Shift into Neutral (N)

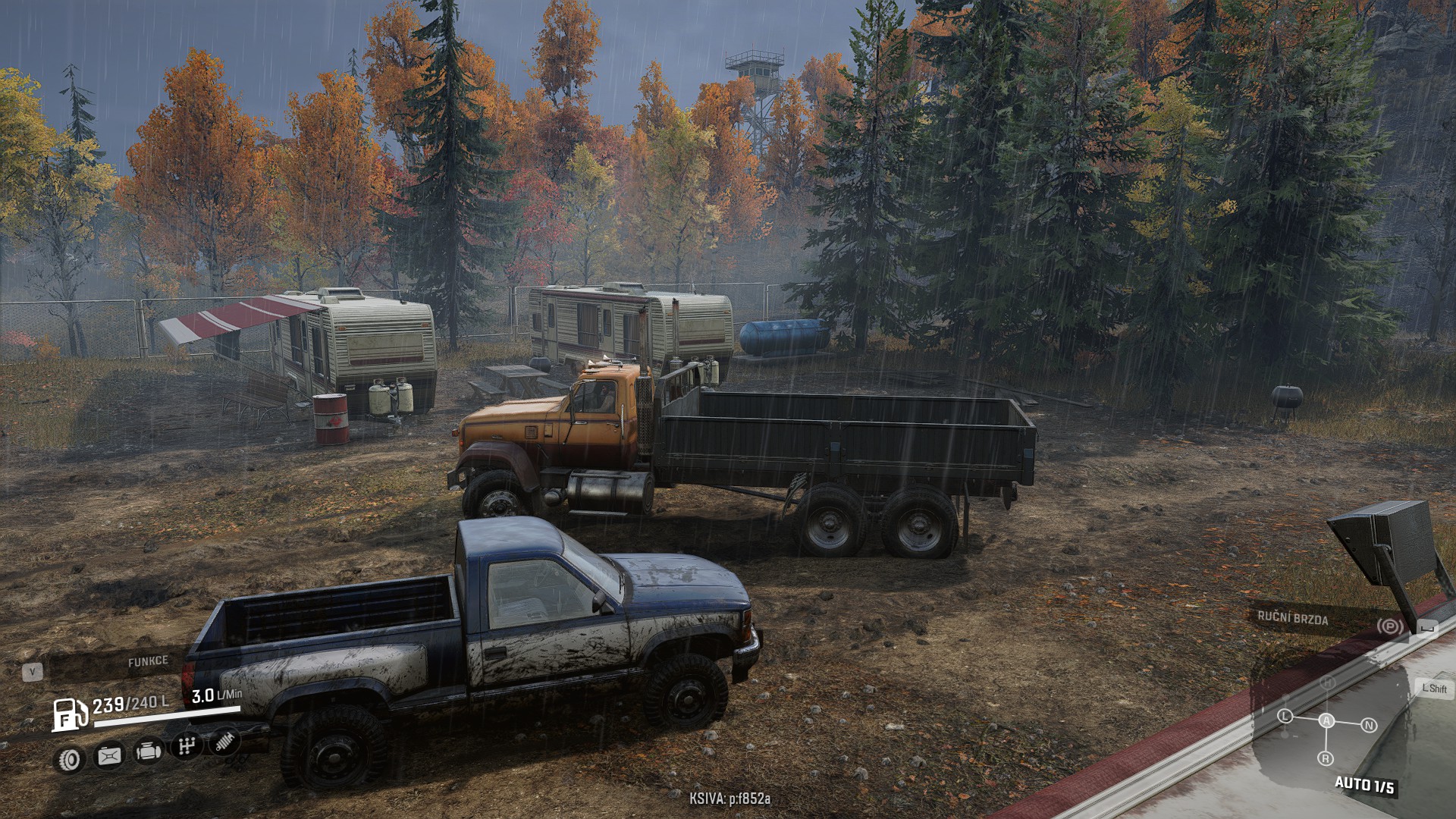coord(1369,725)
